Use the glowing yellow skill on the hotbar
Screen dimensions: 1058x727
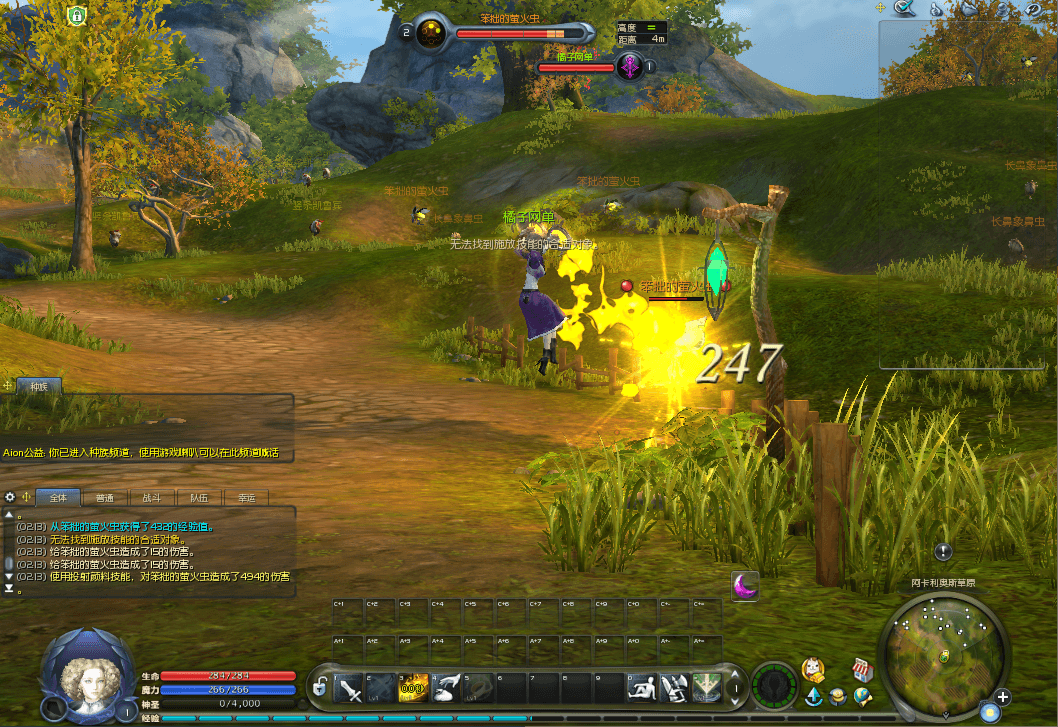pos(415,687)
